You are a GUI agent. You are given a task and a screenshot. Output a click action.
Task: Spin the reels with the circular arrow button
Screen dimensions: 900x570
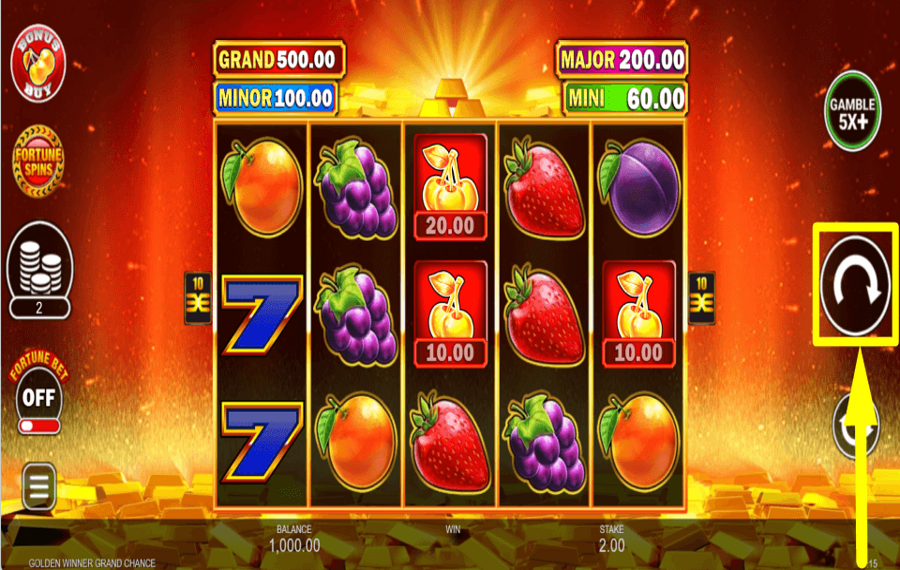[x=855, y=284]
